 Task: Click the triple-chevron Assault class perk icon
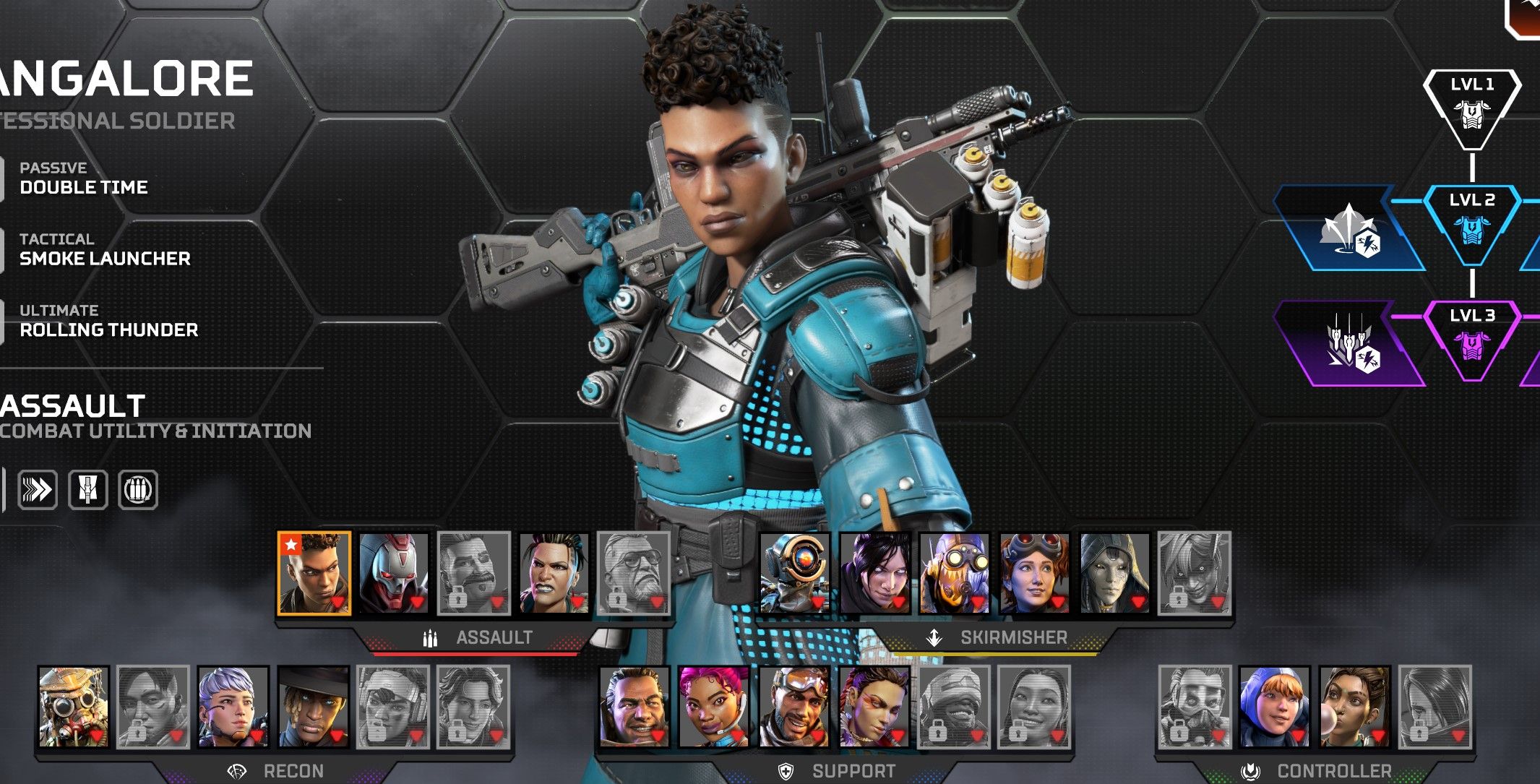point(37,490)
